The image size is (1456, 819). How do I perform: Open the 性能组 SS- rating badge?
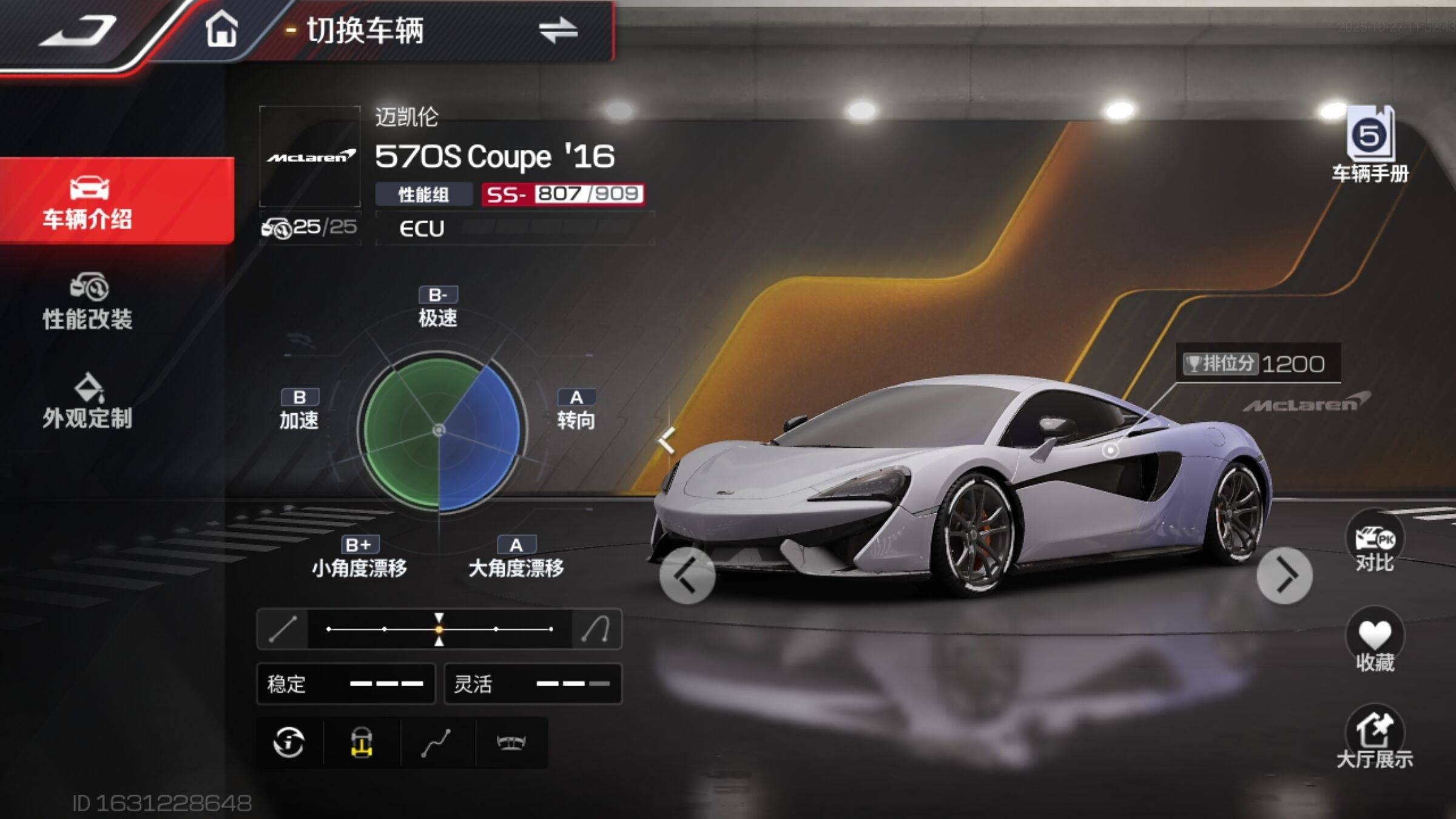562,194
